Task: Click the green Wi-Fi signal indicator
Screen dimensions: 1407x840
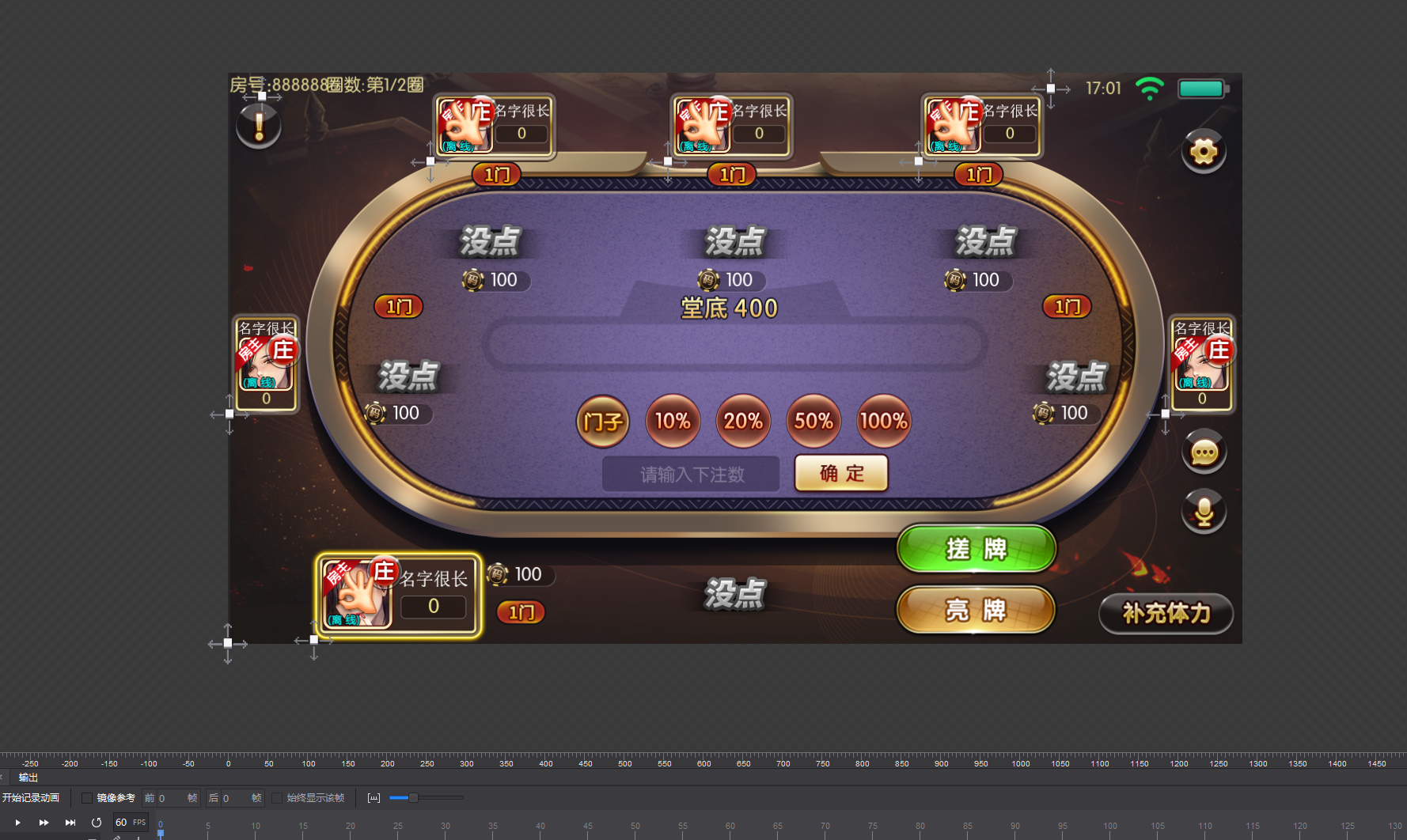Action: (x=1149, y=88)
